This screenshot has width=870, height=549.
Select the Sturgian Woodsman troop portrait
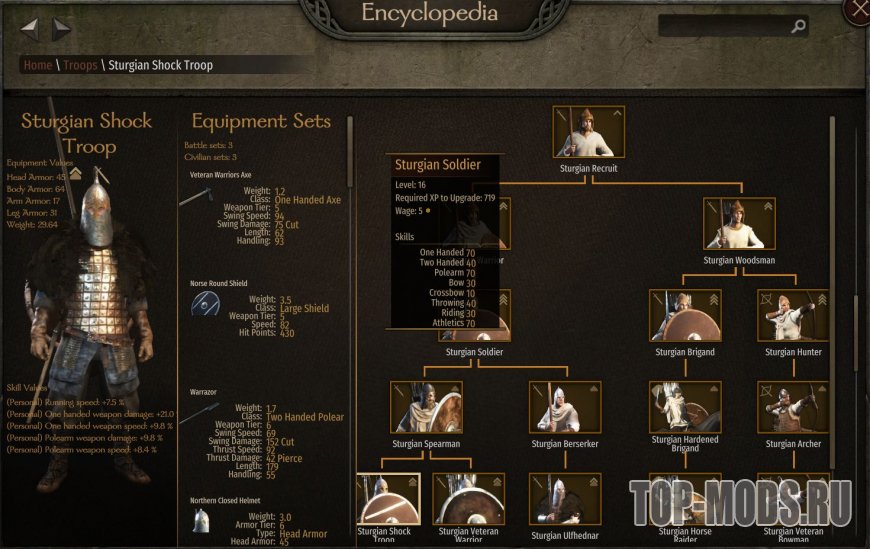point(738,223)
